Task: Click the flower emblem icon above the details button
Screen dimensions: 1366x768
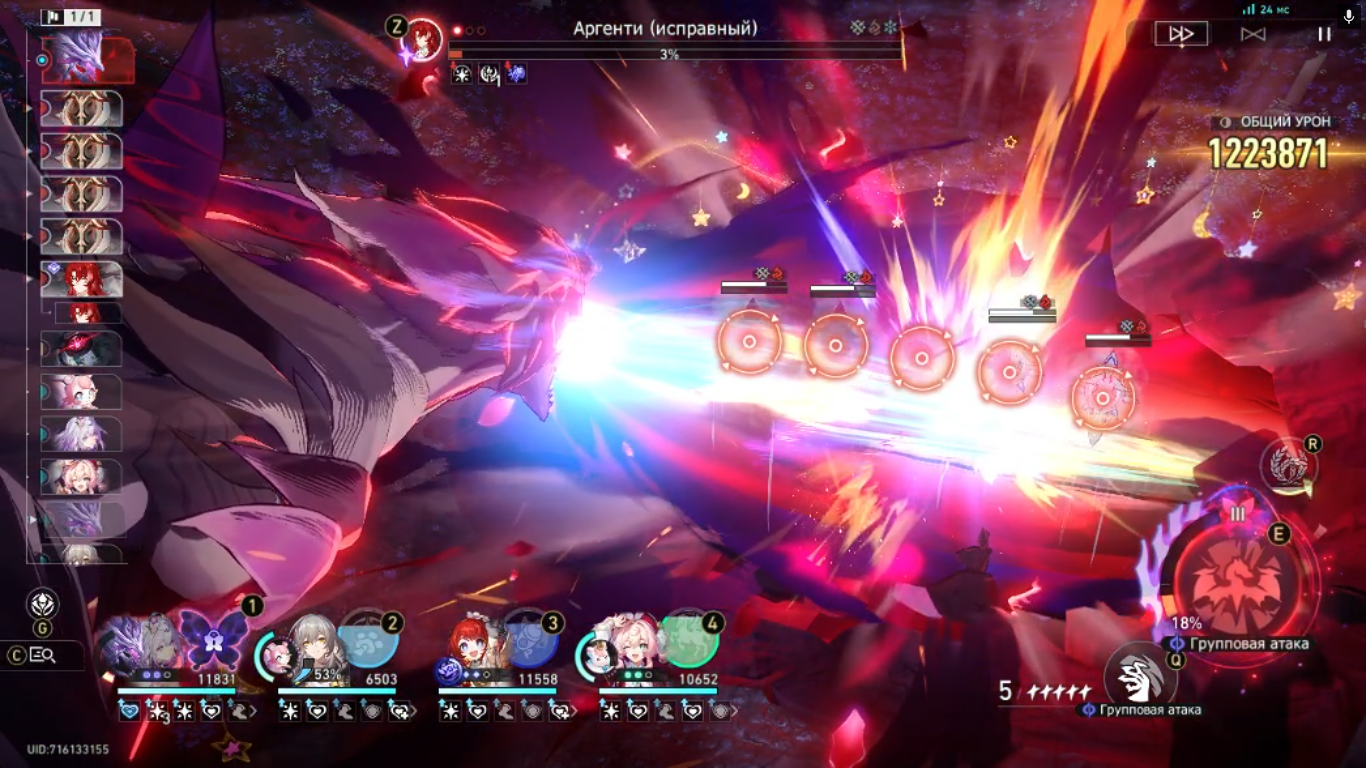Action: click(x=42, y=603)
